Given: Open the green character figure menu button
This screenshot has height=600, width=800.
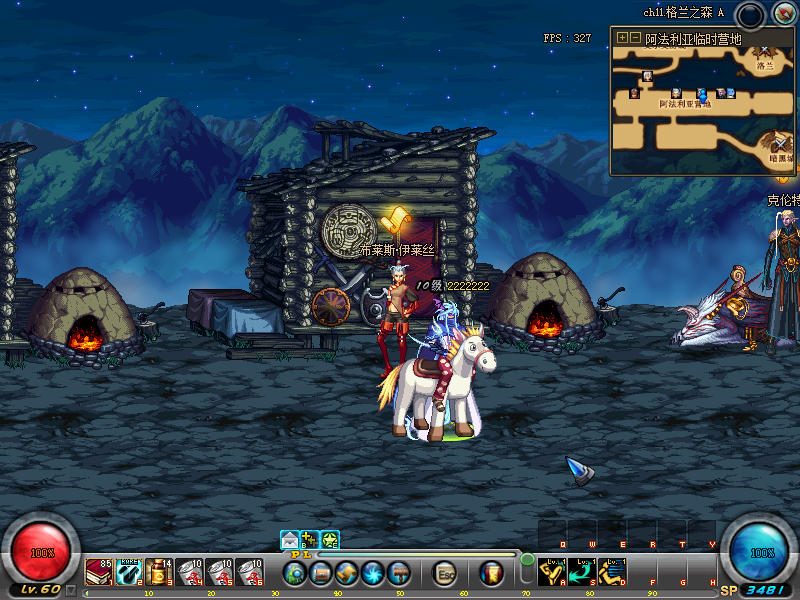Looking at the screenshot, I should click(x=295, y=573).
